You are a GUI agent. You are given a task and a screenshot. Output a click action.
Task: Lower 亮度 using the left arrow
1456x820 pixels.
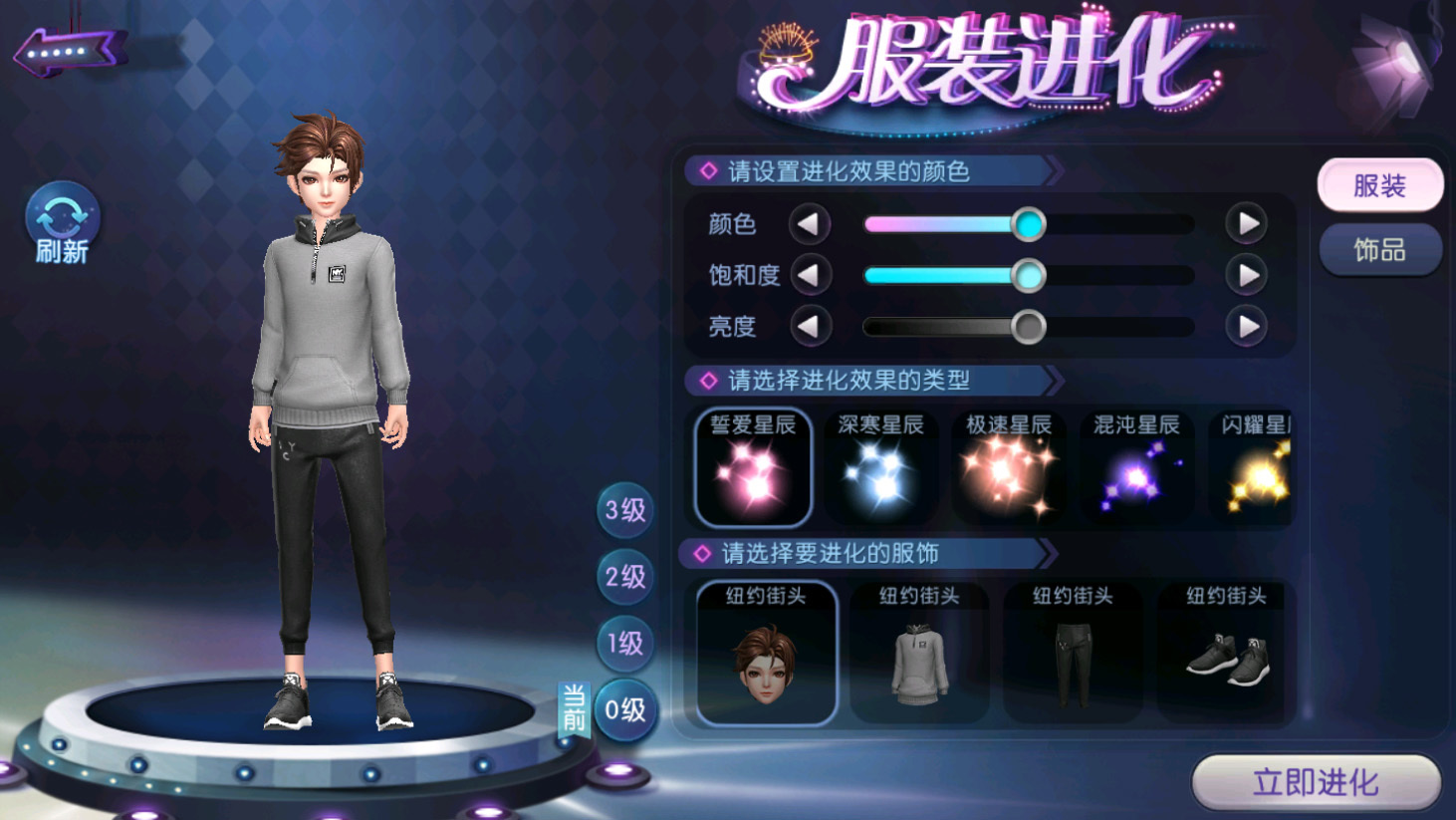click(810, 326)
